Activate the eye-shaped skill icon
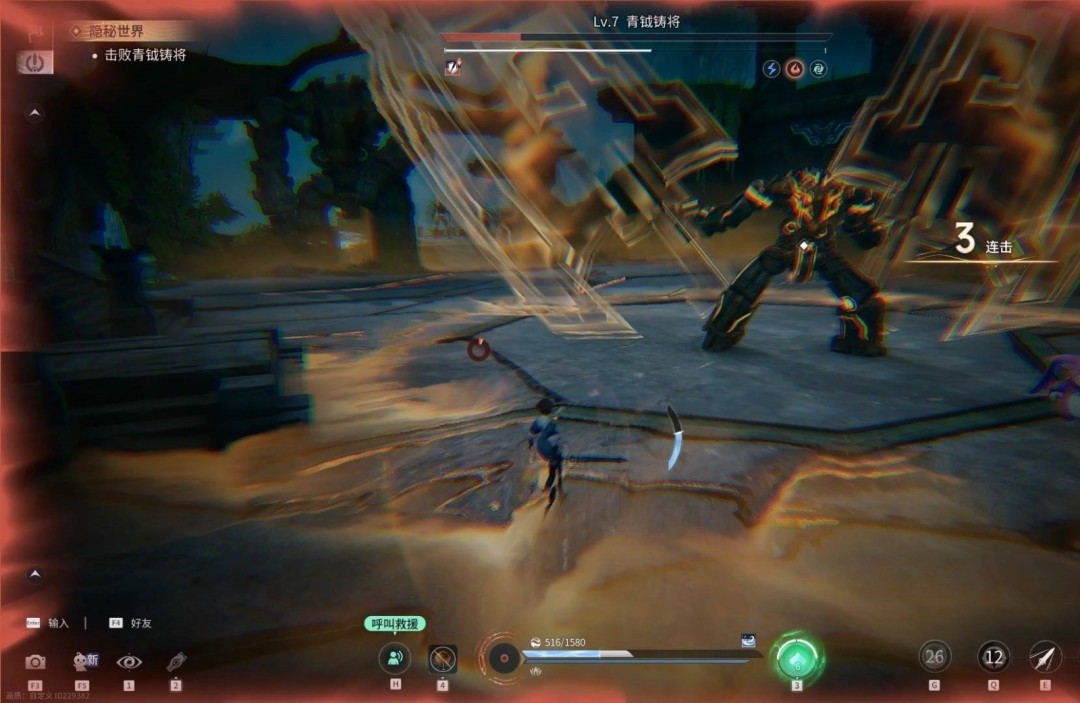 tap(129, 661)
